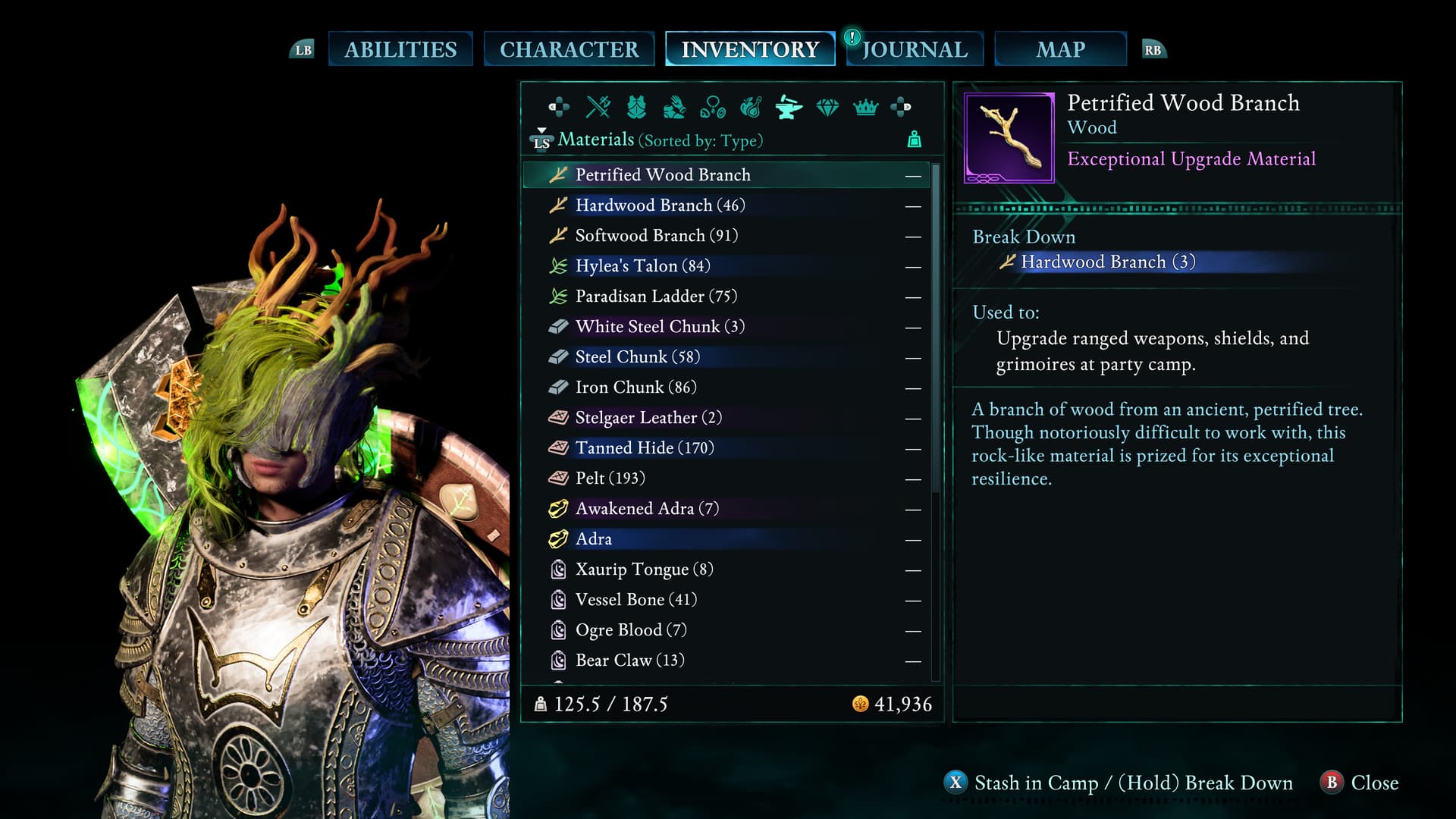Select Hylea's Talon in the materials list

click(x=642, y=266)
